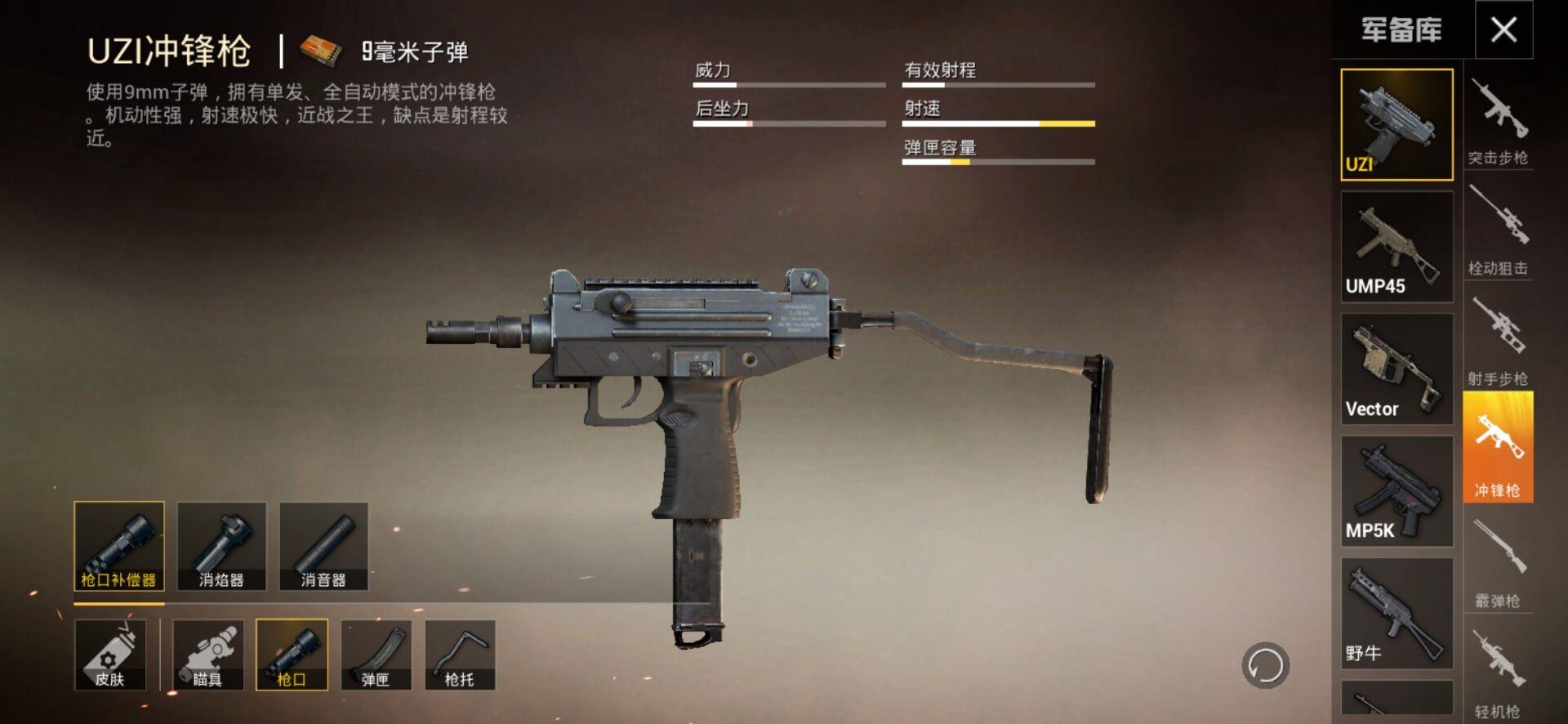The image size is (1568, 724).
Task: Equip the 枪口补偿器 compensator attachment
Action: pos(119,546)
